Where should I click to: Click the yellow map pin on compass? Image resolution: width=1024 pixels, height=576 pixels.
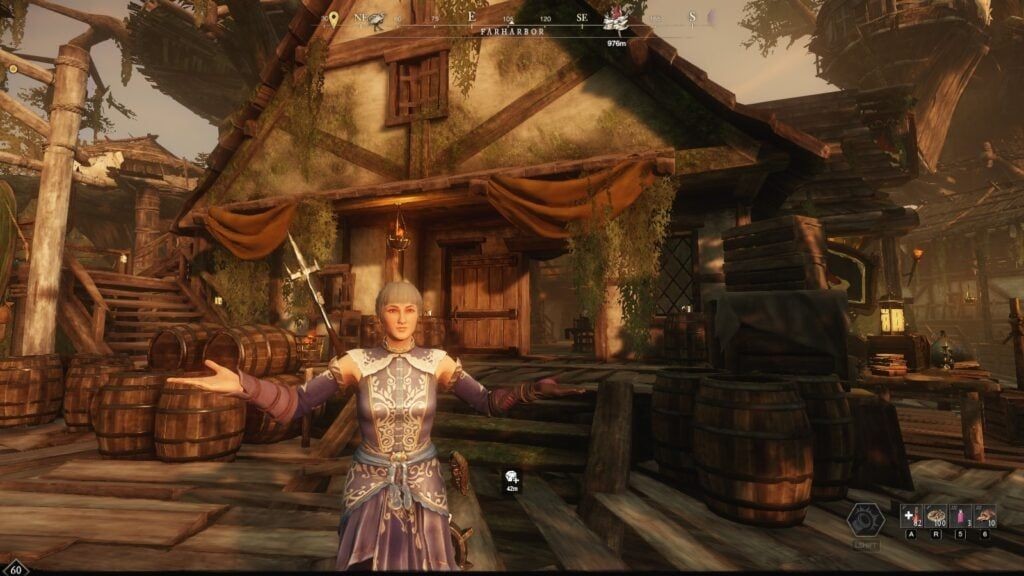(333, 19)
